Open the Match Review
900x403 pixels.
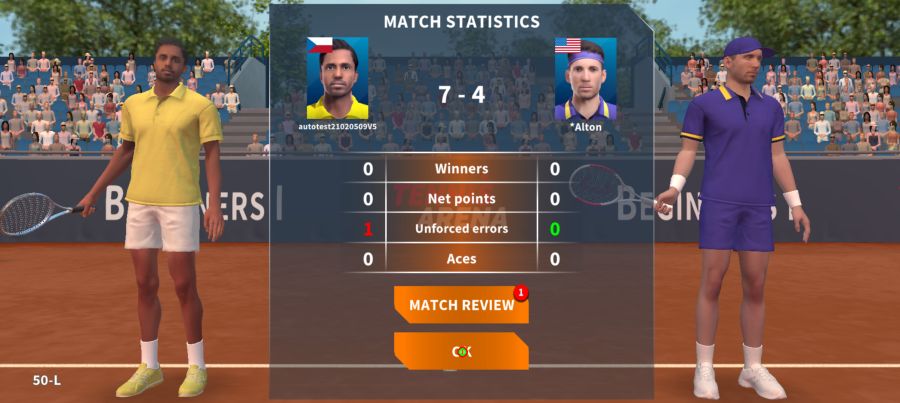click(461, 305)
